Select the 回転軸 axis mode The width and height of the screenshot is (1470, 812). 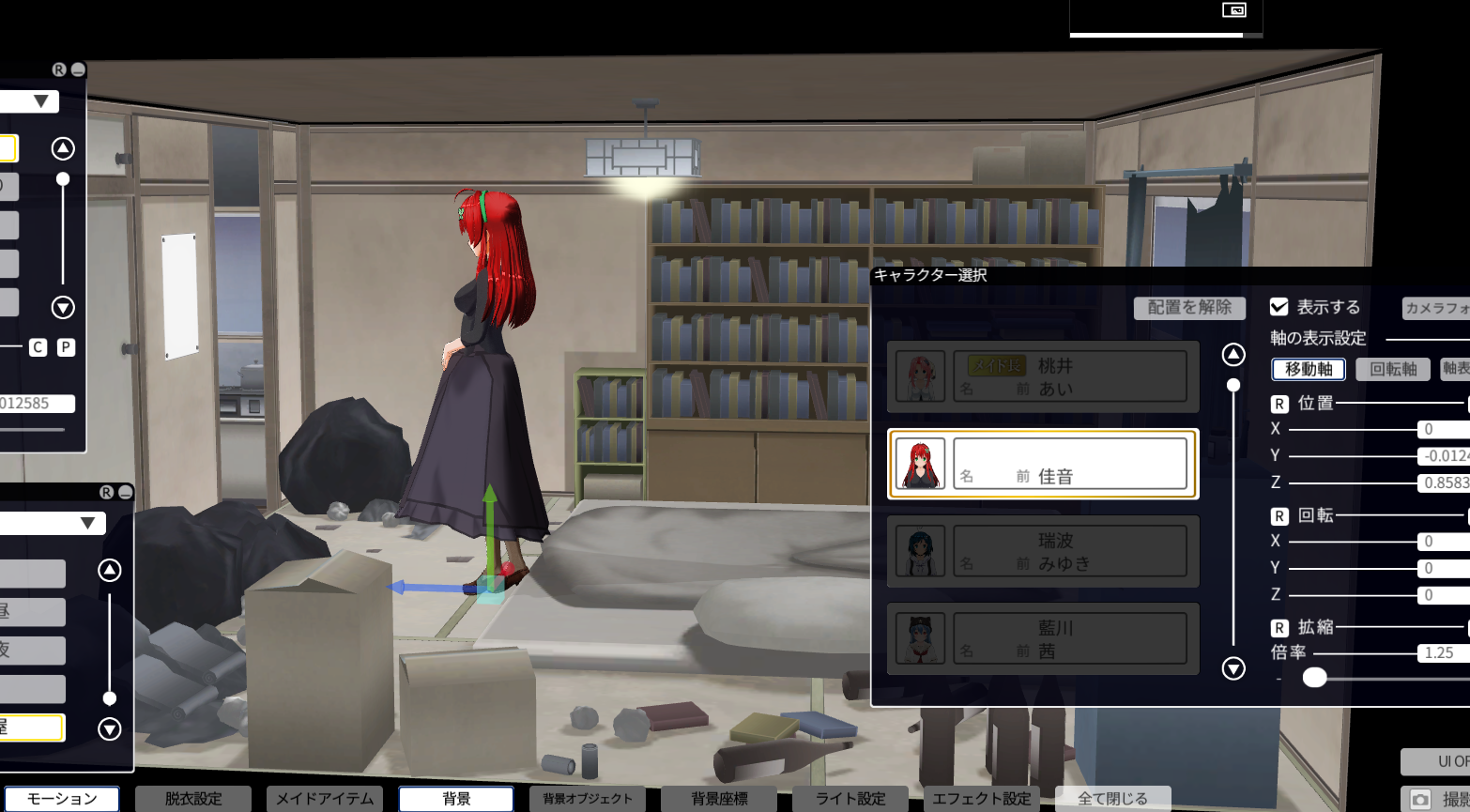(x=1393, y=369)
